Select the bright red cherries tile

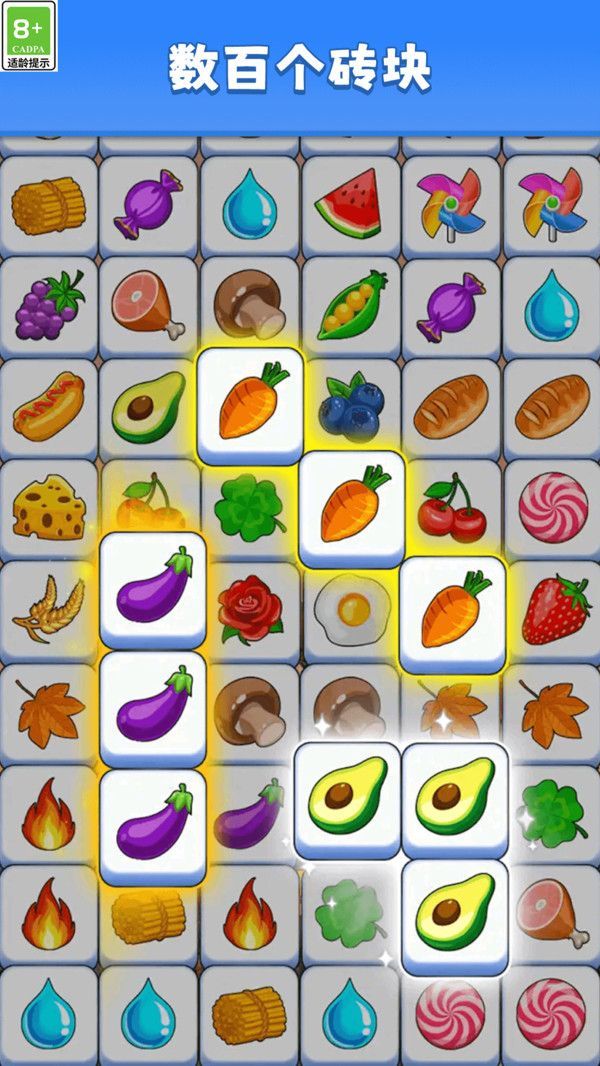point(450,507)
